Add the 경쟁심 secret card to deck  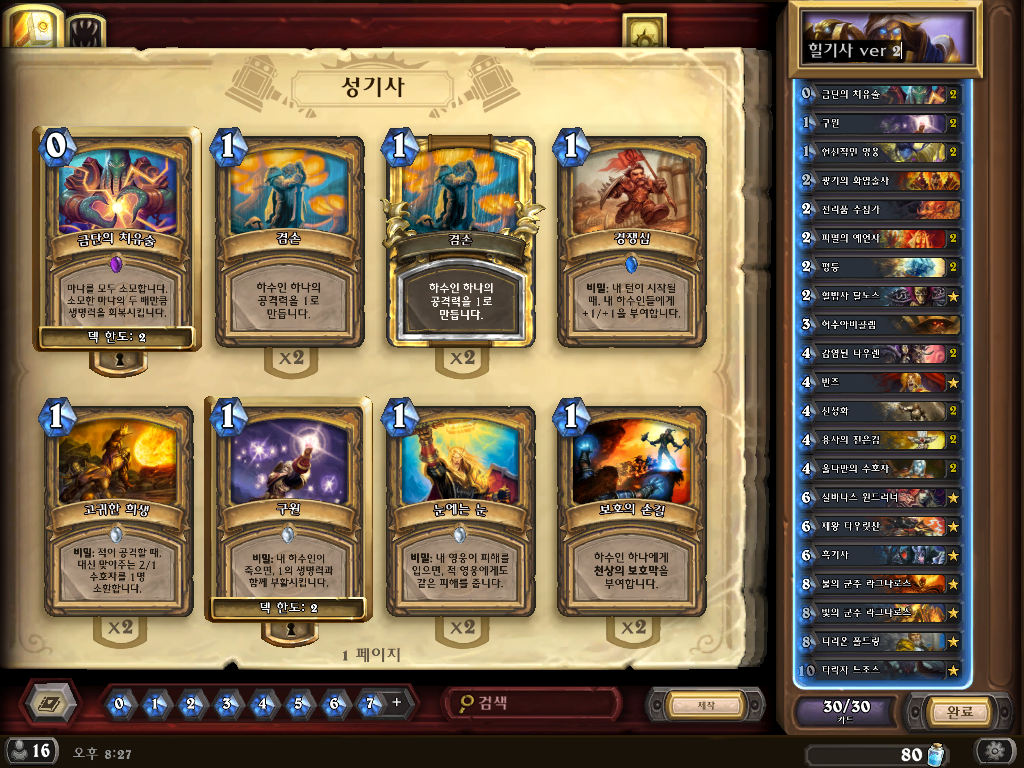coord(631,241)
